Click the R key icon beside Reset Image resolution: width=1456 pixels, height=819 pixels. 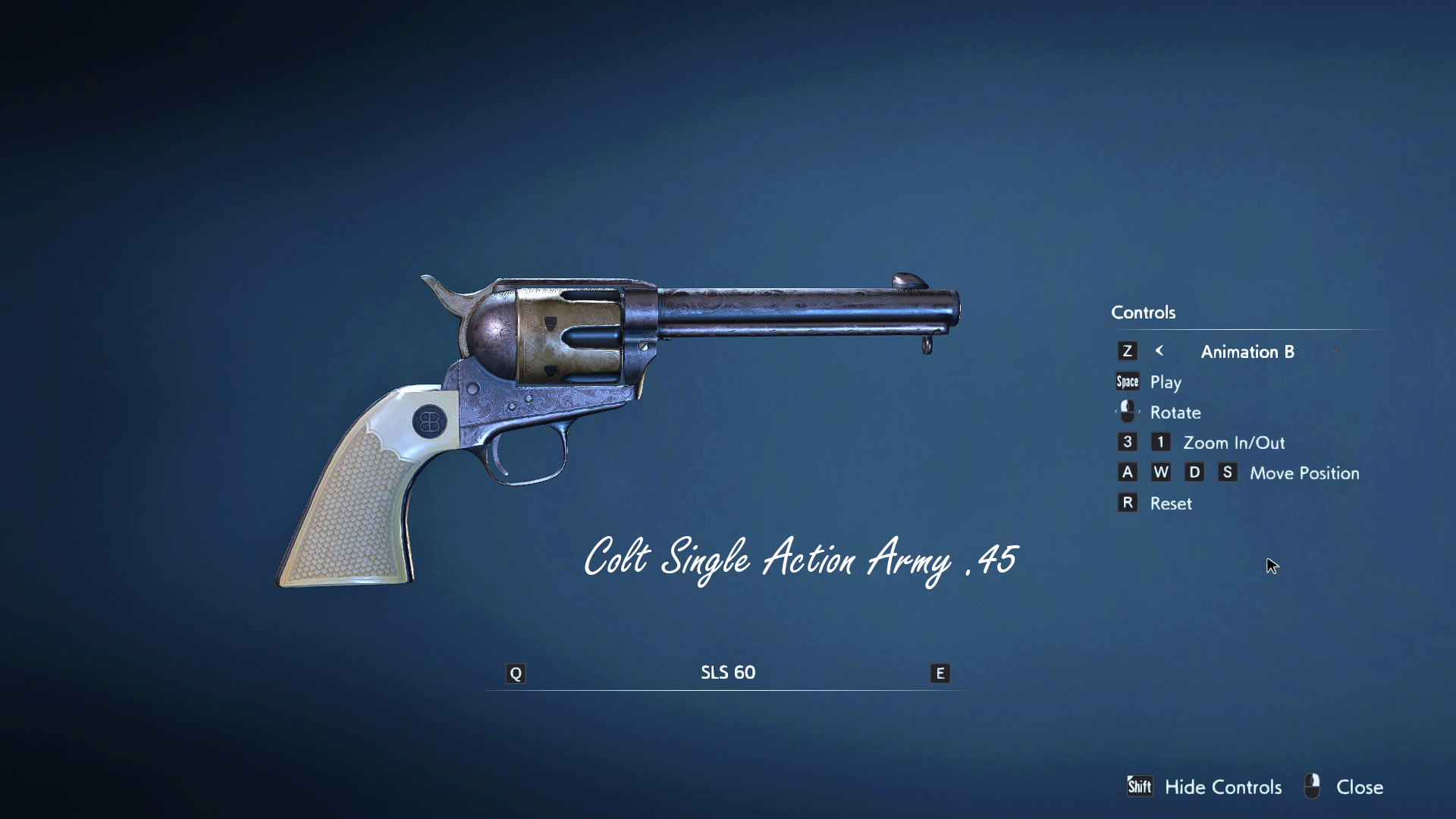coord(1128,503)
